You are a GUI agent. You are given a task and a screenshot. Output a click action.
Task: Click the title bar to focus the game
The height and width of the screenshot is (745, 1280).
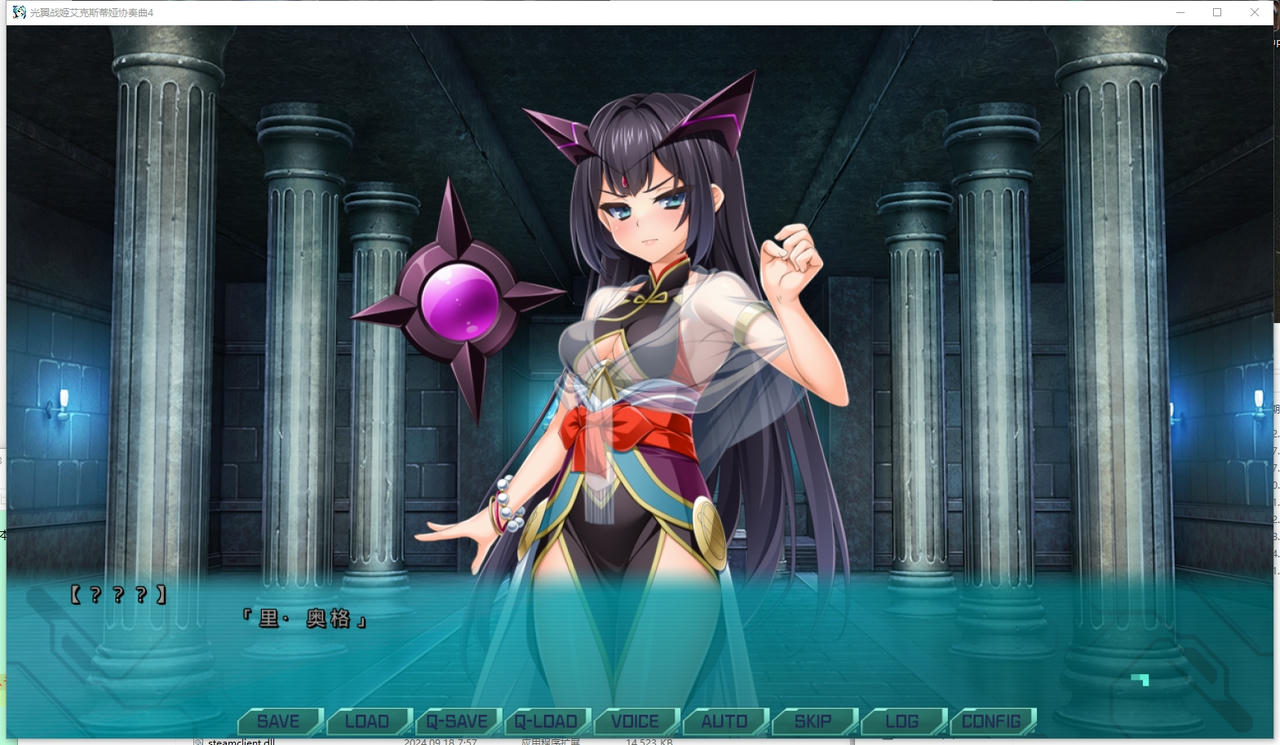click(600, 12)
